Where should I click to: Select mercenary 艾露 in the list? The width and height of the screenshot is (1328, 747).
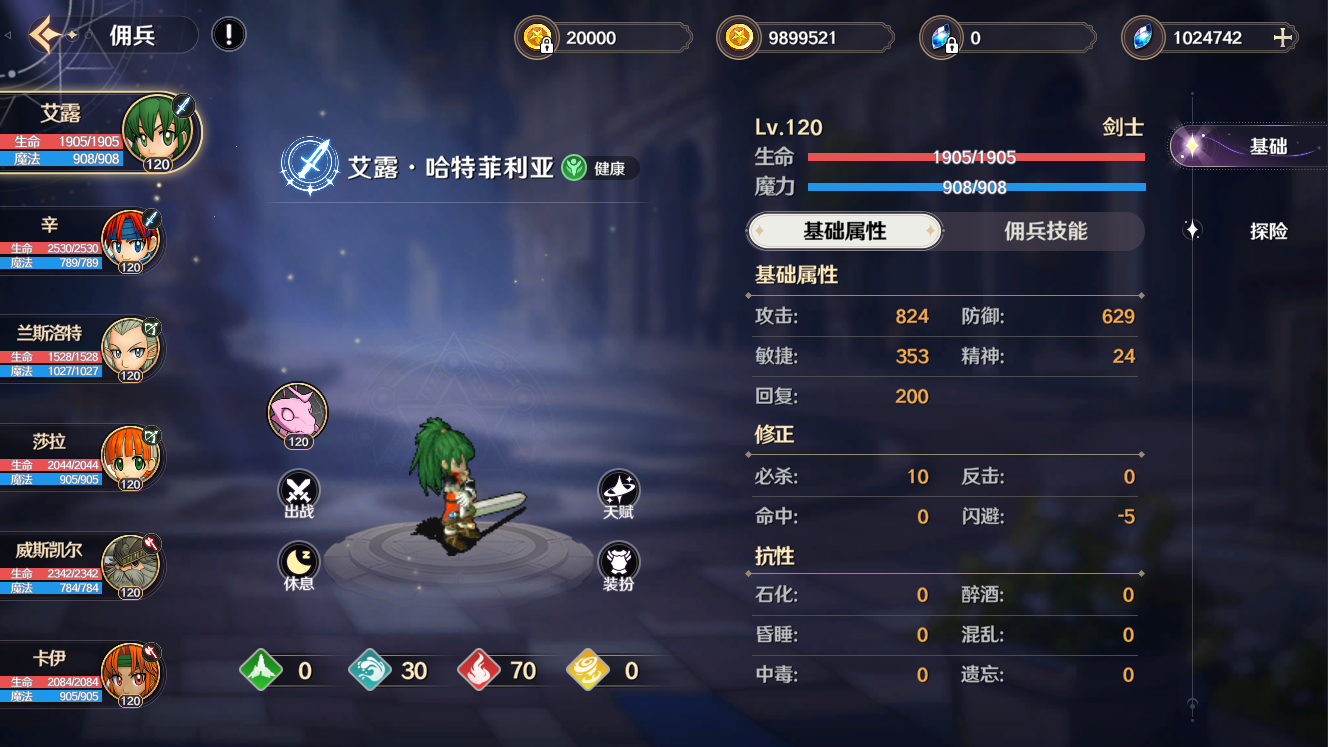(100, 133)
